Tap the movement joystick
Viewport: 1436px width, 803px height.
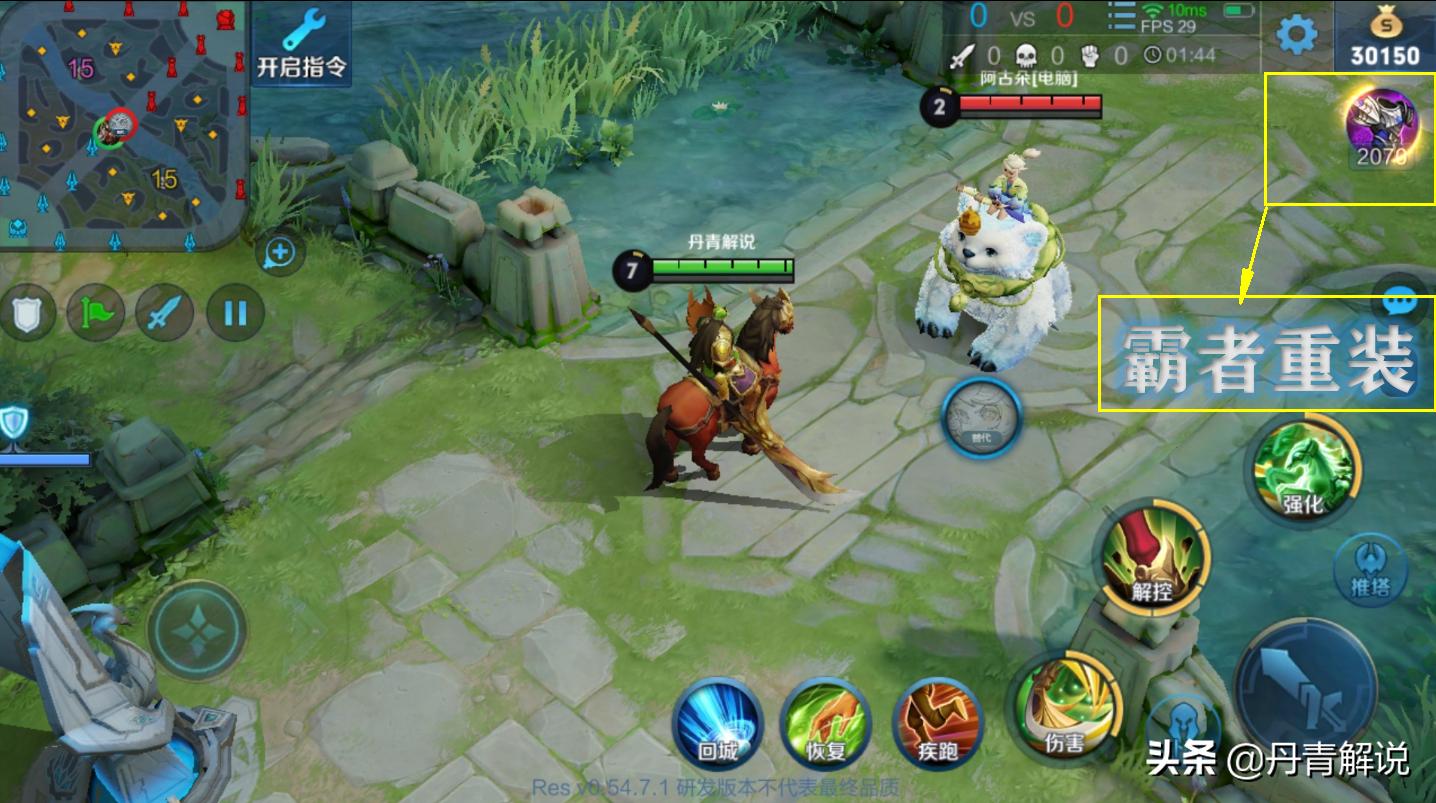click(197, 630)
